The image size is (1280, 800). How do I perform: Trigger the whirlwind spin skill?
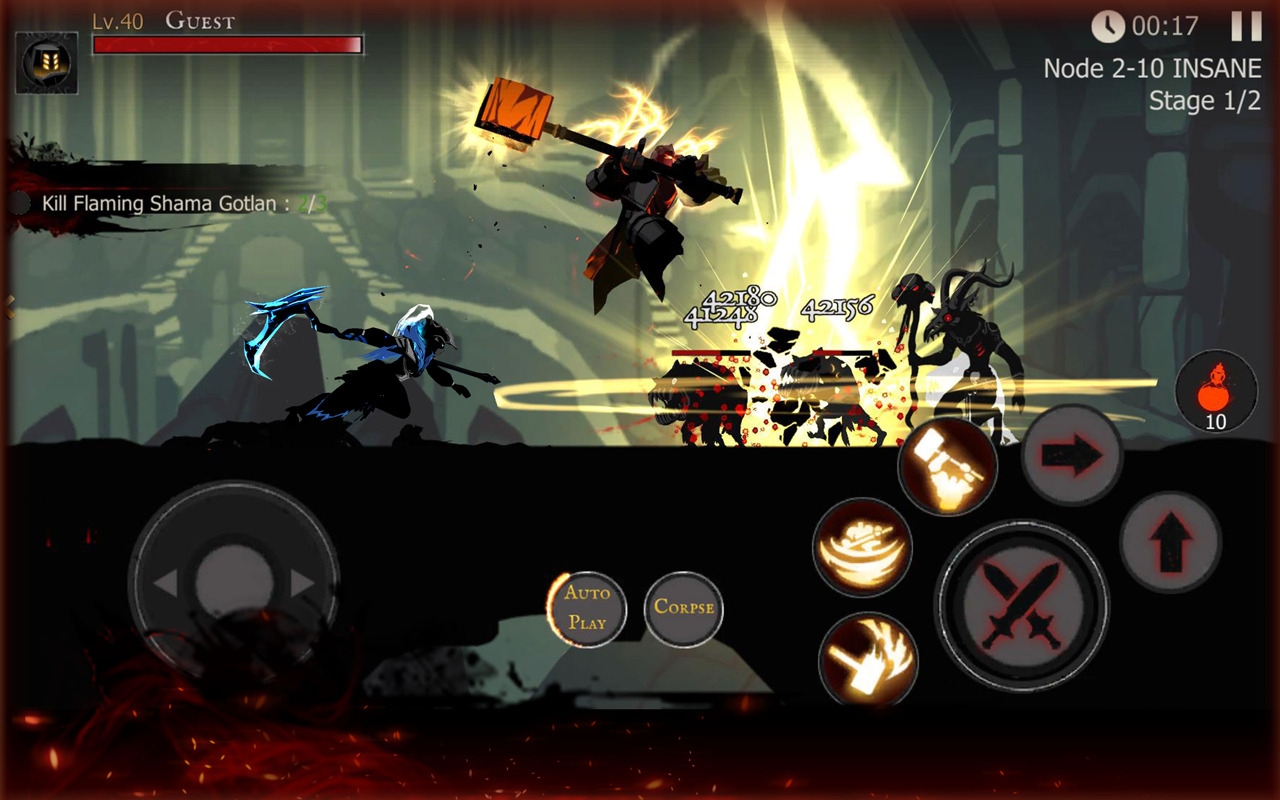[860, 546]
